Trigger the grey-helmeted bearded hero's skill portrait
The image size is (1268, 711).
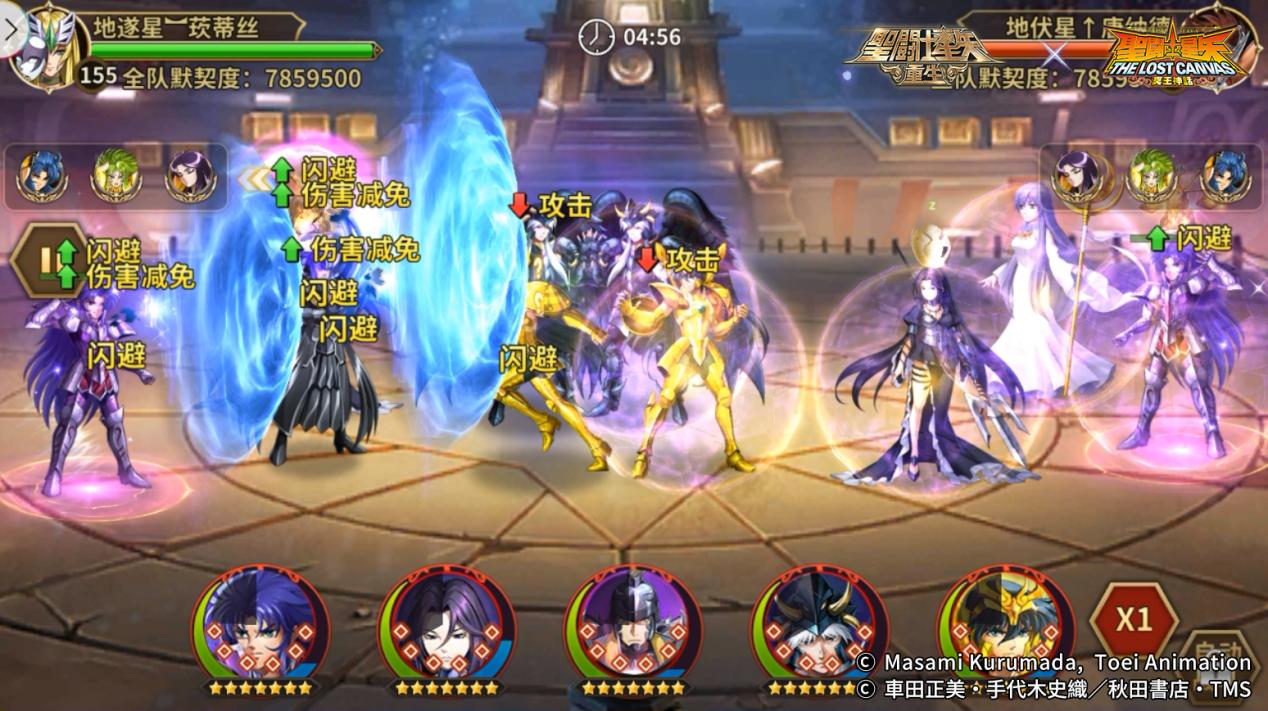633,628
